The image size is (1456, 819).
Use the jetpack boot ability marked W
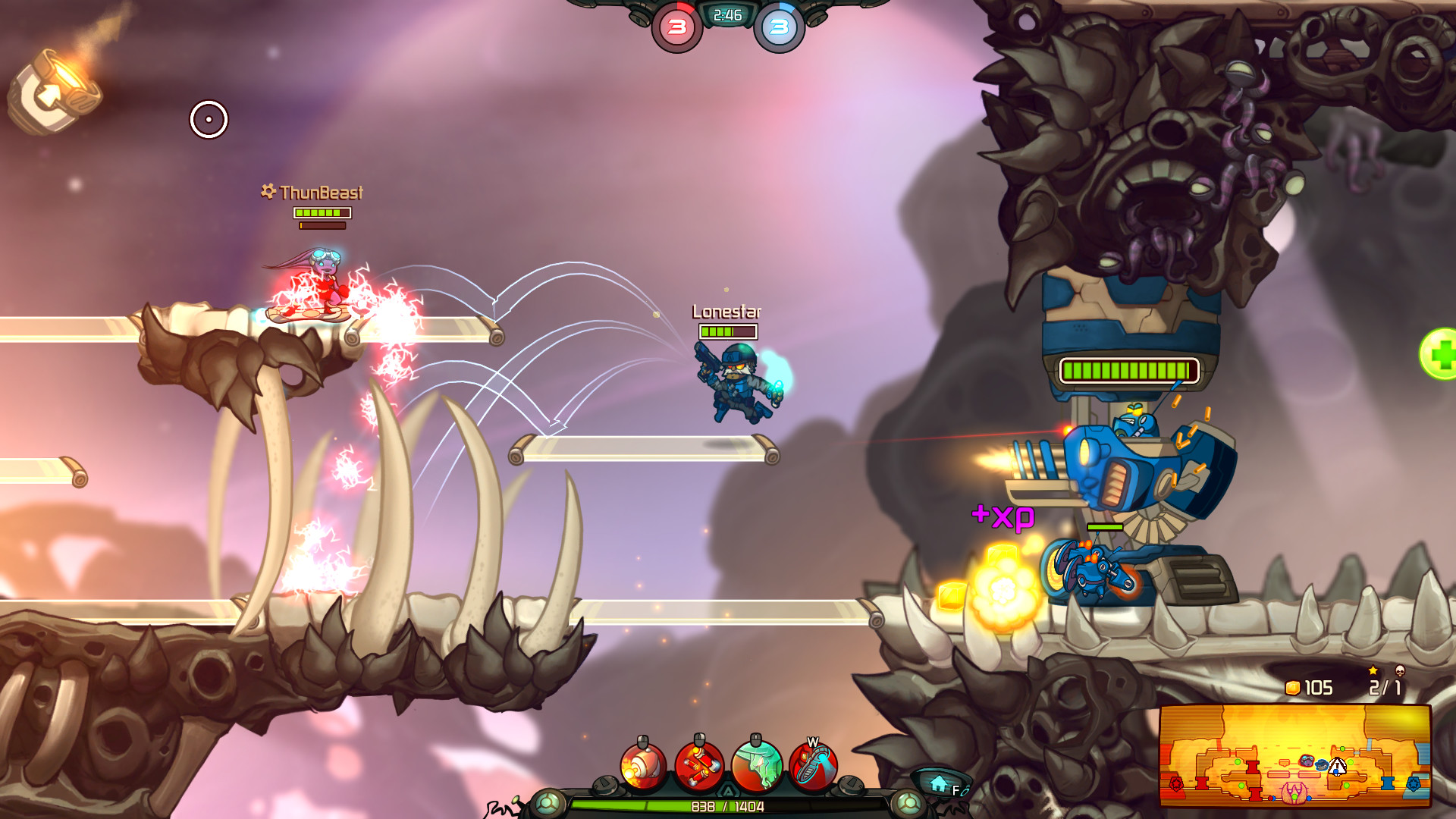tap(813, 764)
